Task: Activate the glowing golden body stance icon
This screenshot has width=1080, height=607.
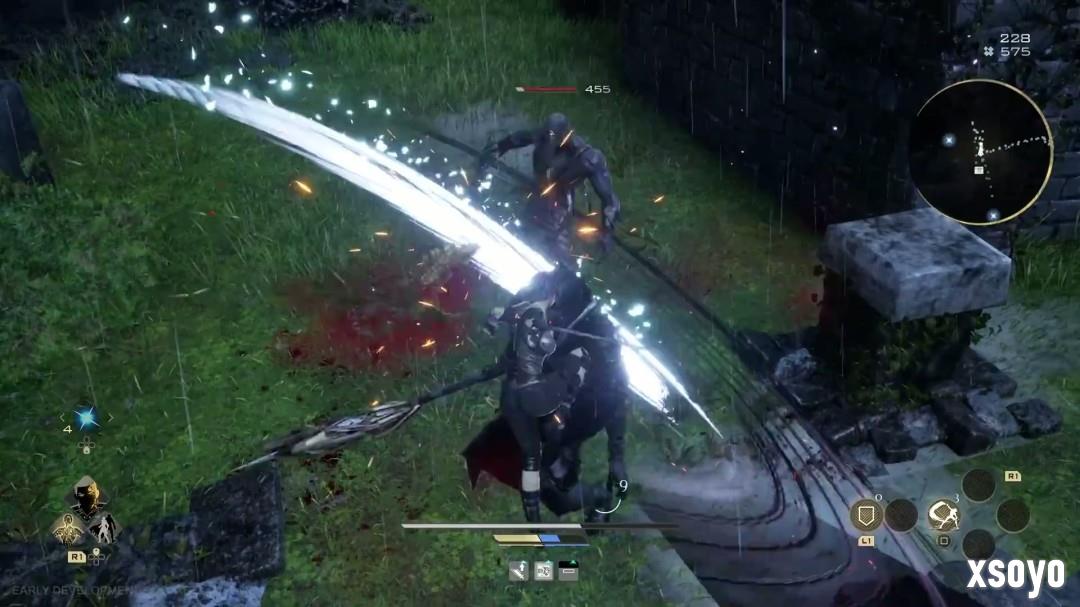Action: click(68, 527)
